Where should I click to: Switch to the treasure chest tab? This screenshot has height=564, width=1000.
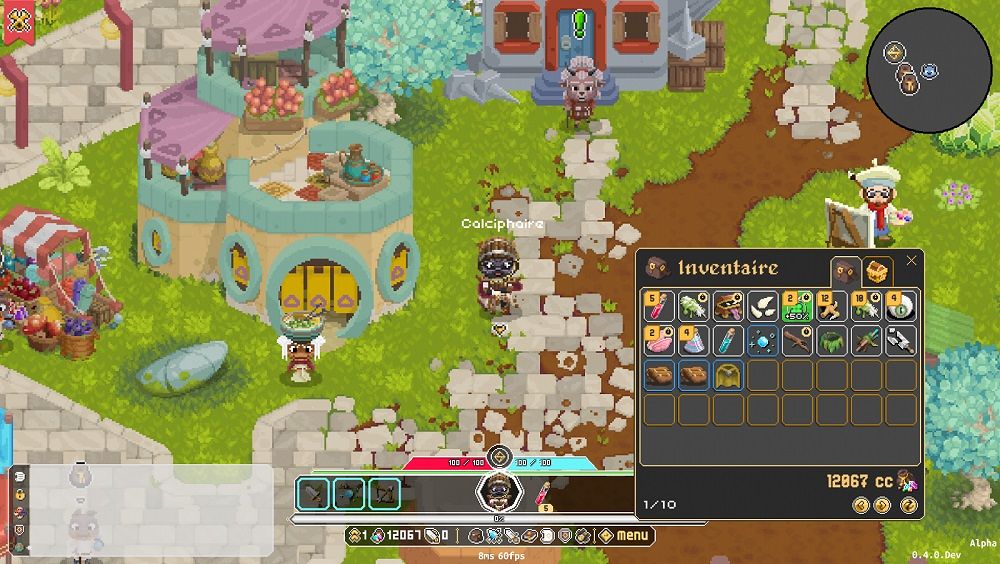877,271
